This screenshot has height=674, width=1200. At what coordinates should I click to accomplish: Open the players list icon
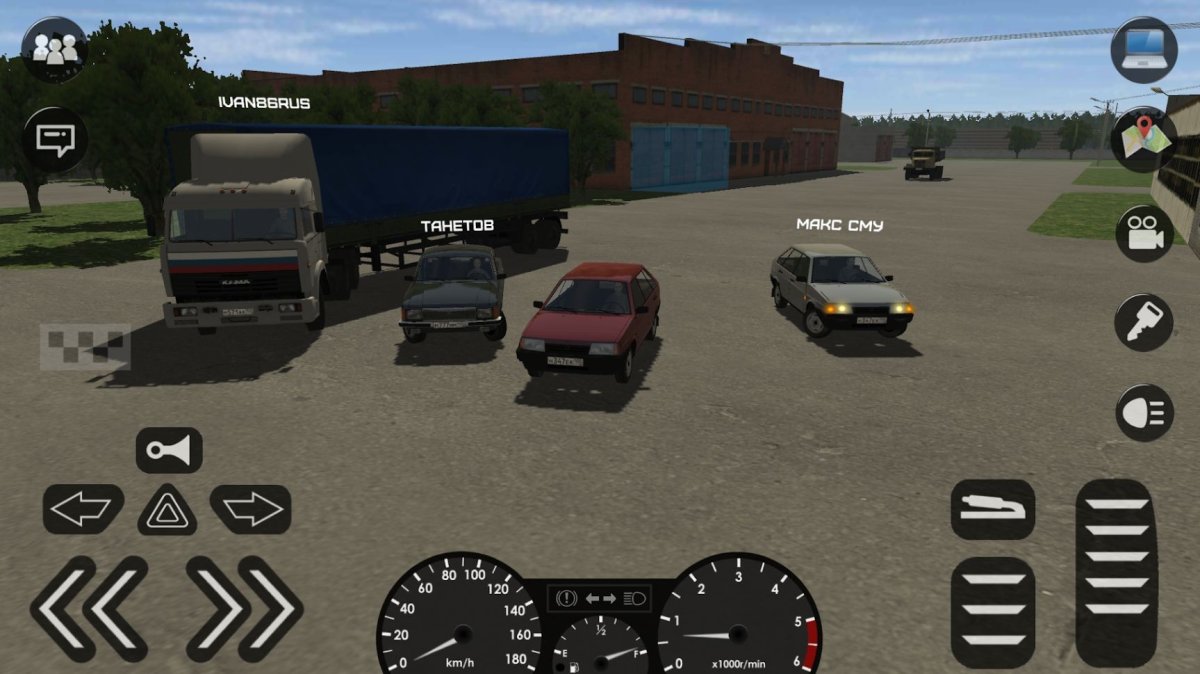[x=54, y=50]
